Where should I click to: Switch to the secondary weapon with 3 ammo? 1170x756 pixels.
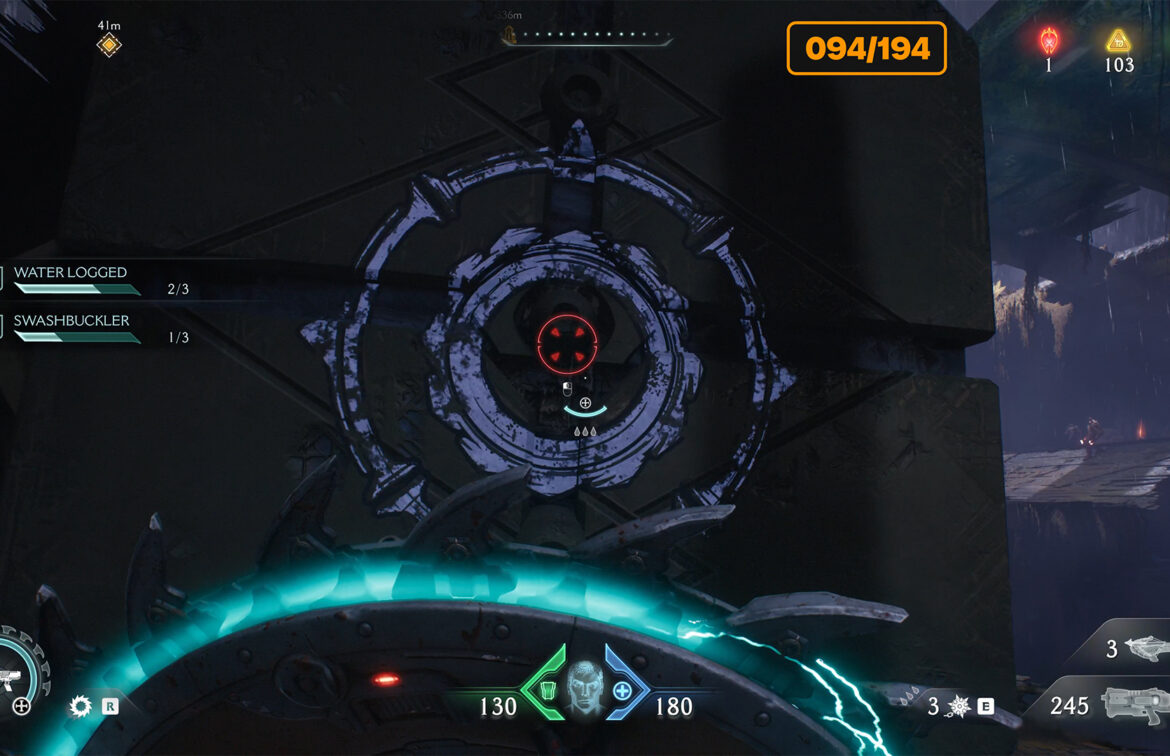pyautogui.click(x=1143, y=650)
